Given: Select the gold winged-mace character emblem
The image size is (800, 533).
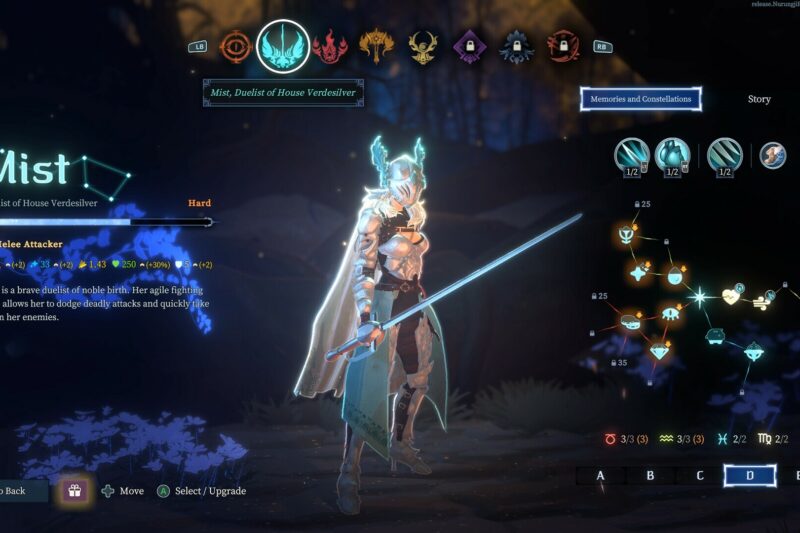Looking at the screenshot, I should pos(377,45).
